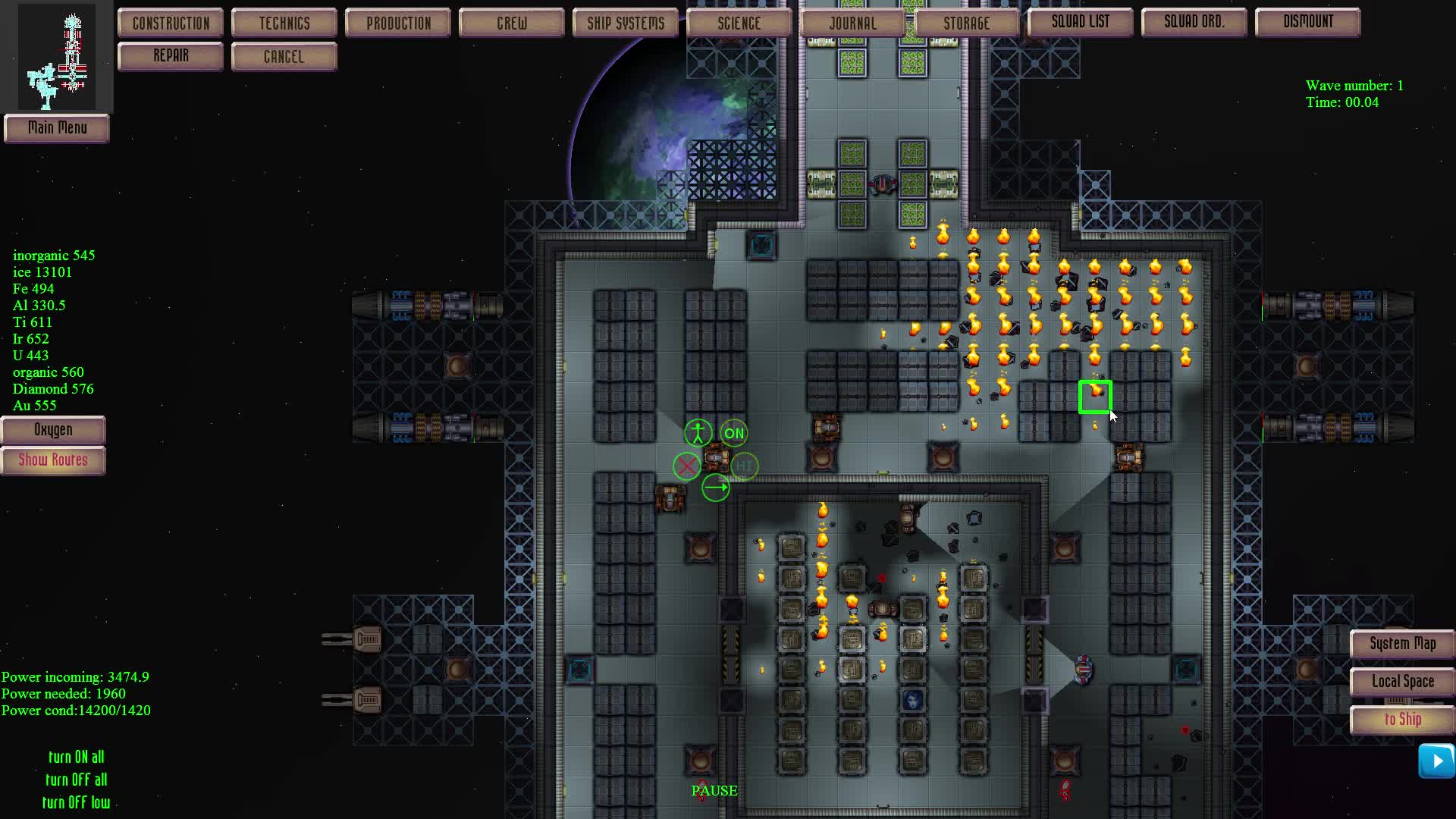Image resolution: width=1456 pixels, height=819 pixels.
Task: Select the circular HI power setting icon
Action: 744,466
